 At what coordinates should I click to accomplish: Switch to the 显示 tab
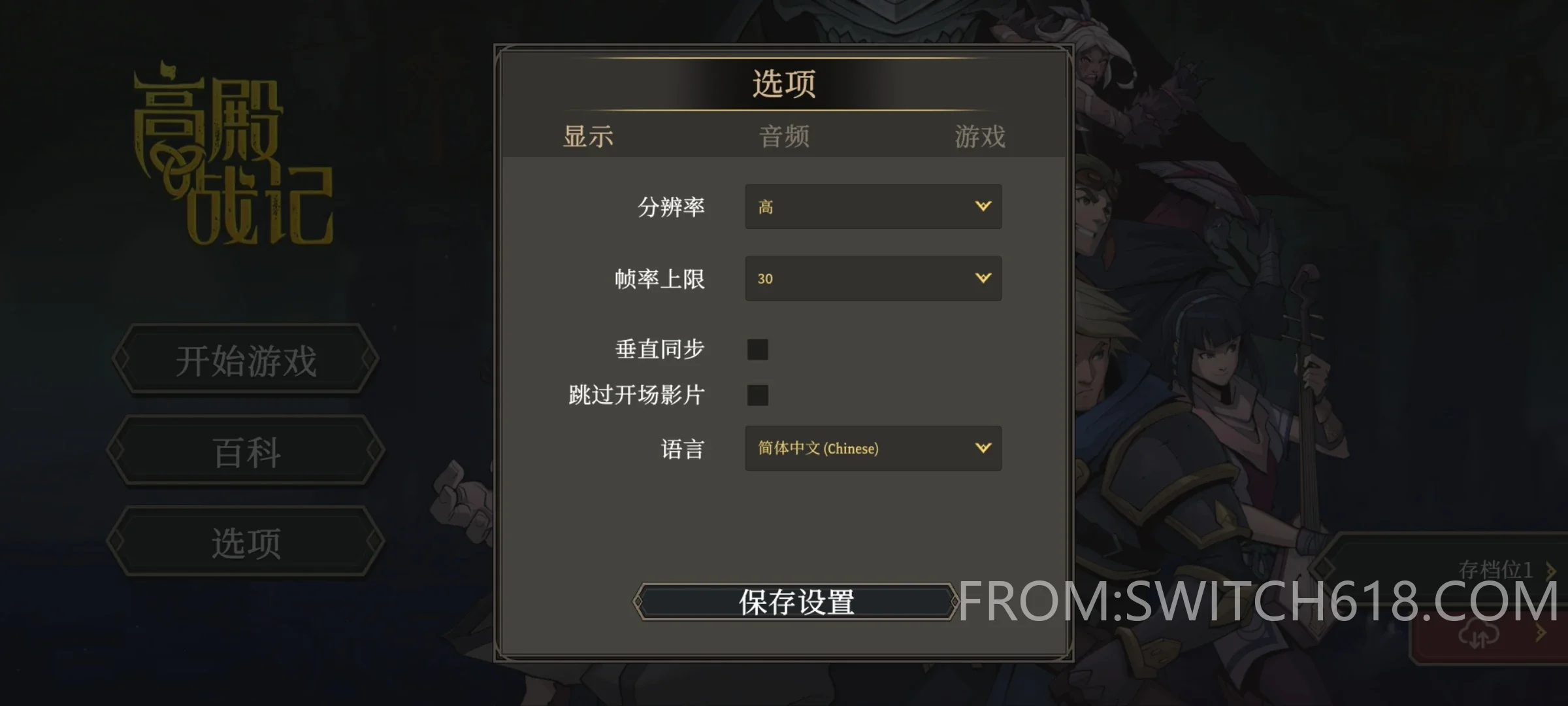(588, 137)
